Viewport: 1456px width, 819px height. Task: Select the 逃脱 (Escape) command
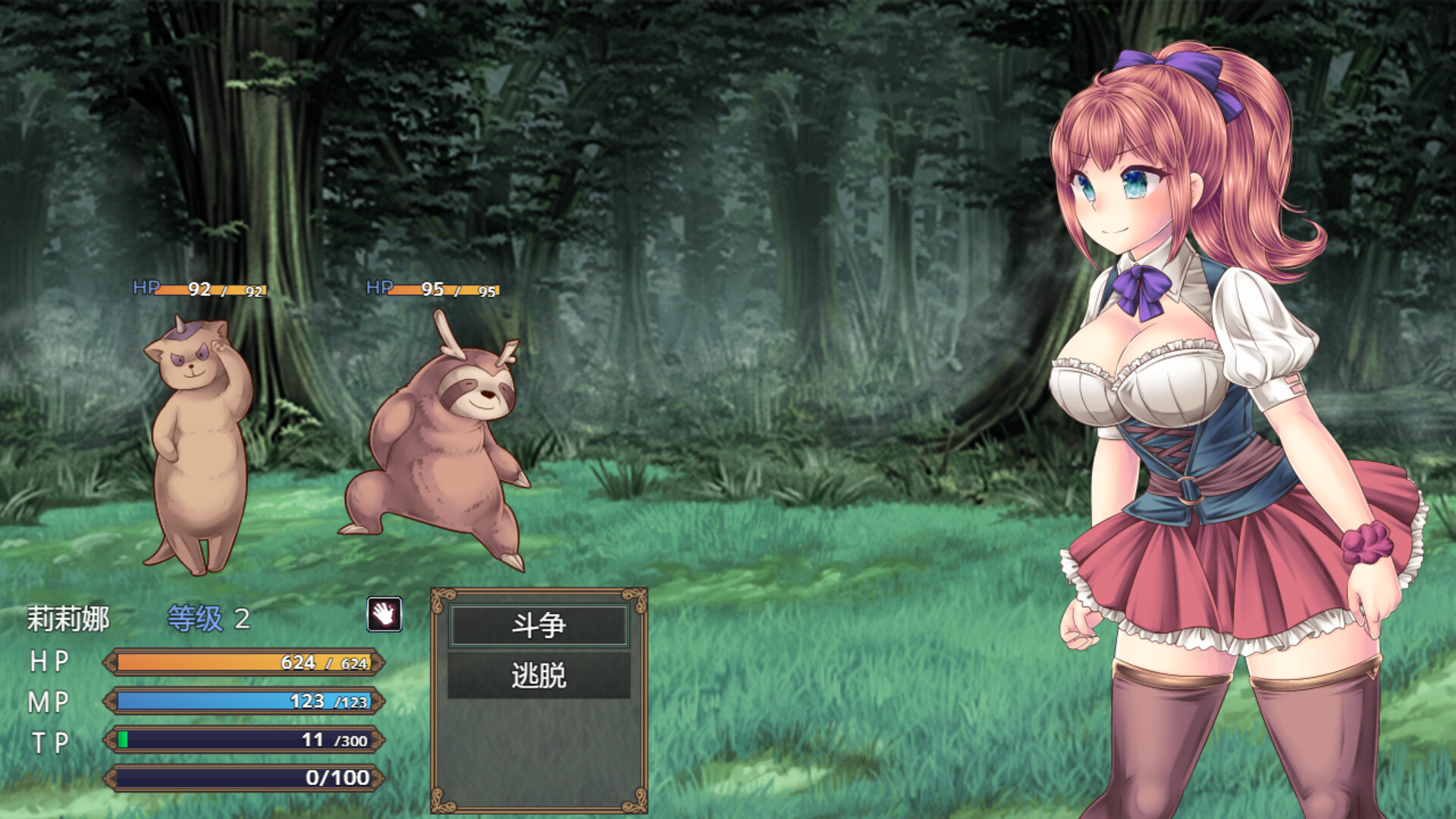click(x=538, y=675)
